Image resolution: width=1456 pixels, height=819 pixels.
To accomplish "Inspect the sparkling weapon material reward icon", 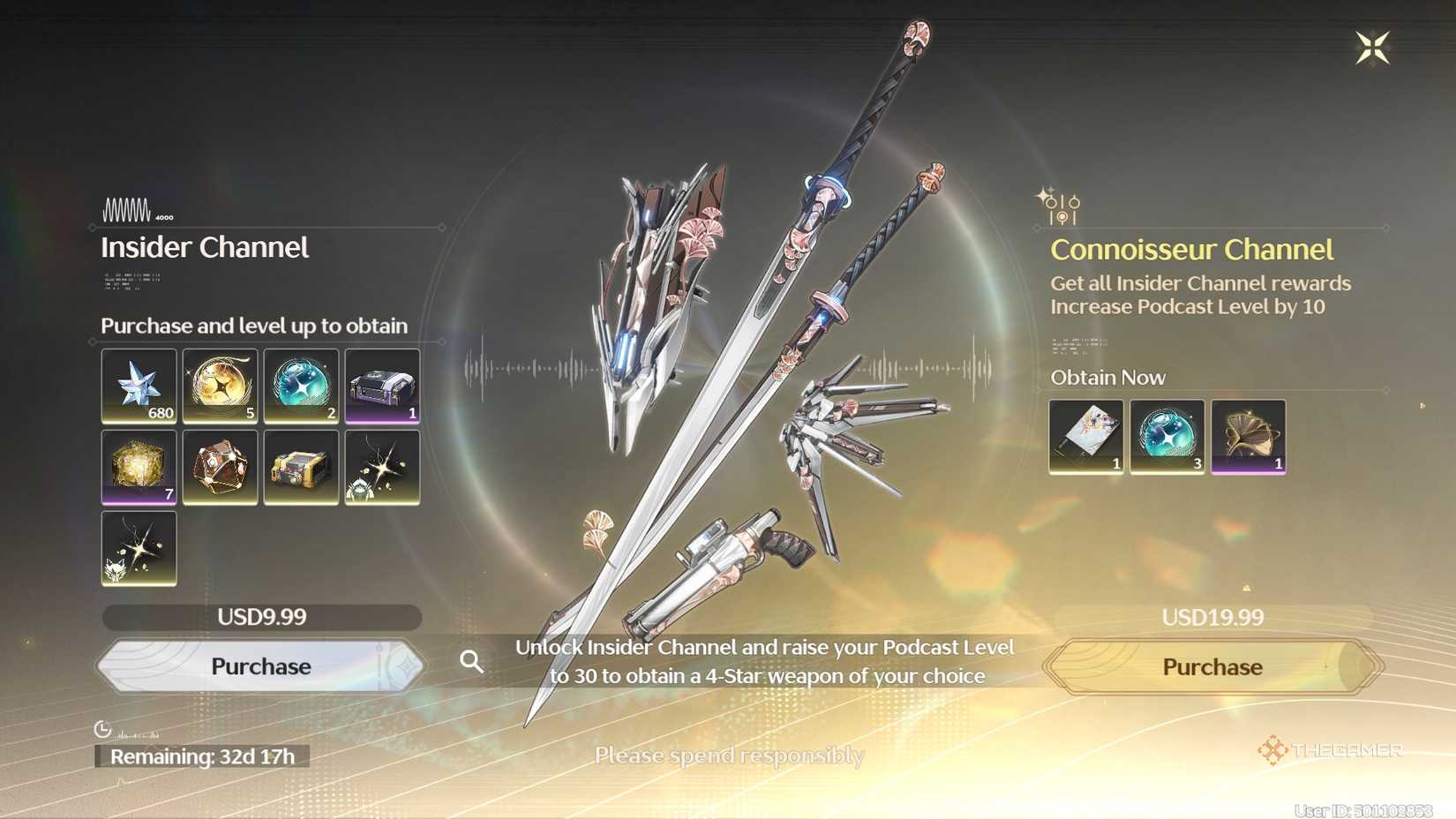I will [382, 467].
